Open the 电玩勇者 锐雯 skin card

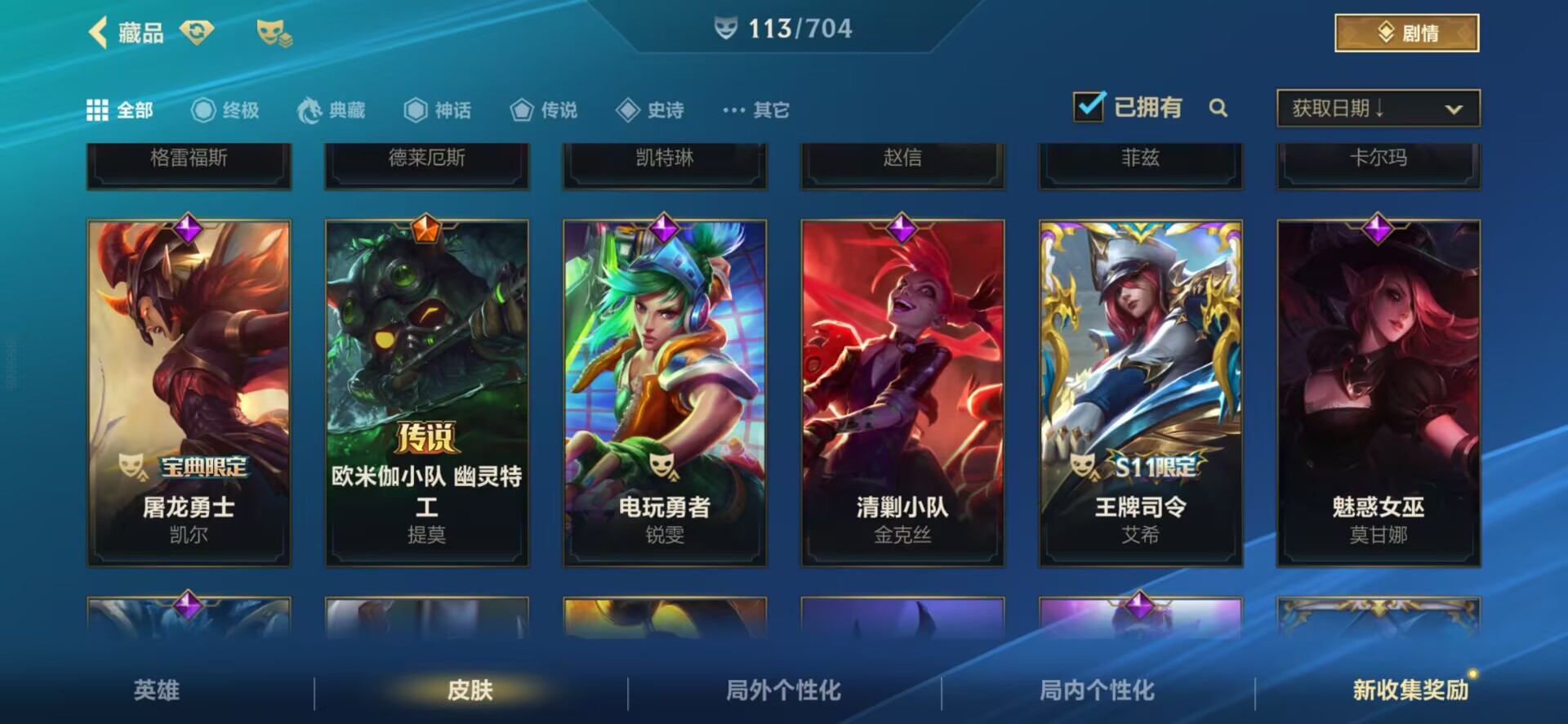tap(665, 392)
